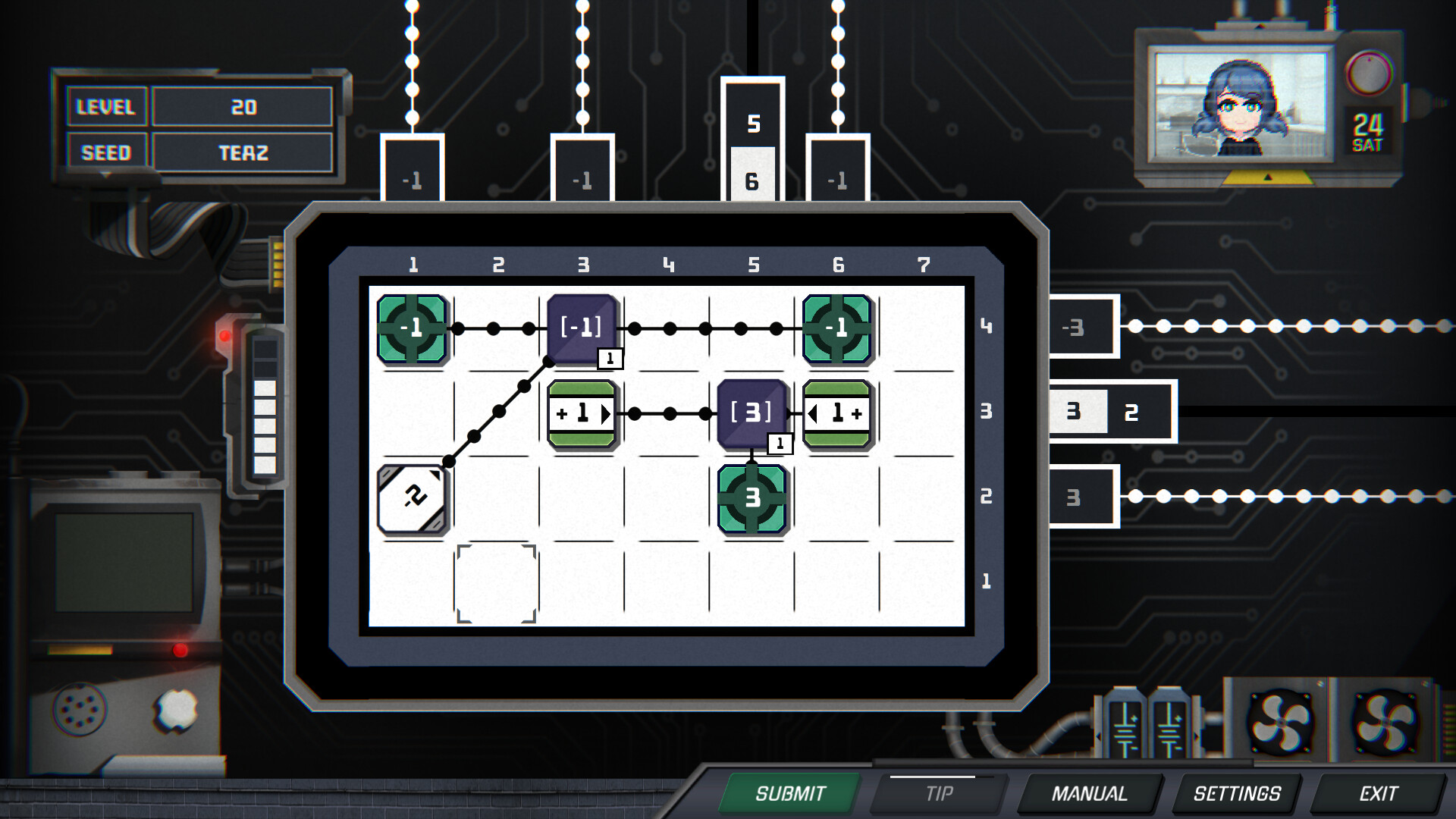The image size is (1456, 819).
Task: Select the green 3 target tile
Action: [x=753, y=499]
